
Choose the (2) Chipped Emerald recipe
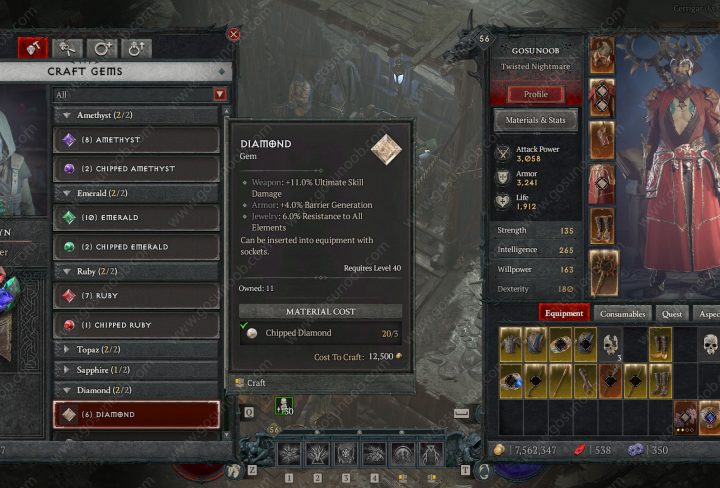[x=135, y=246]
